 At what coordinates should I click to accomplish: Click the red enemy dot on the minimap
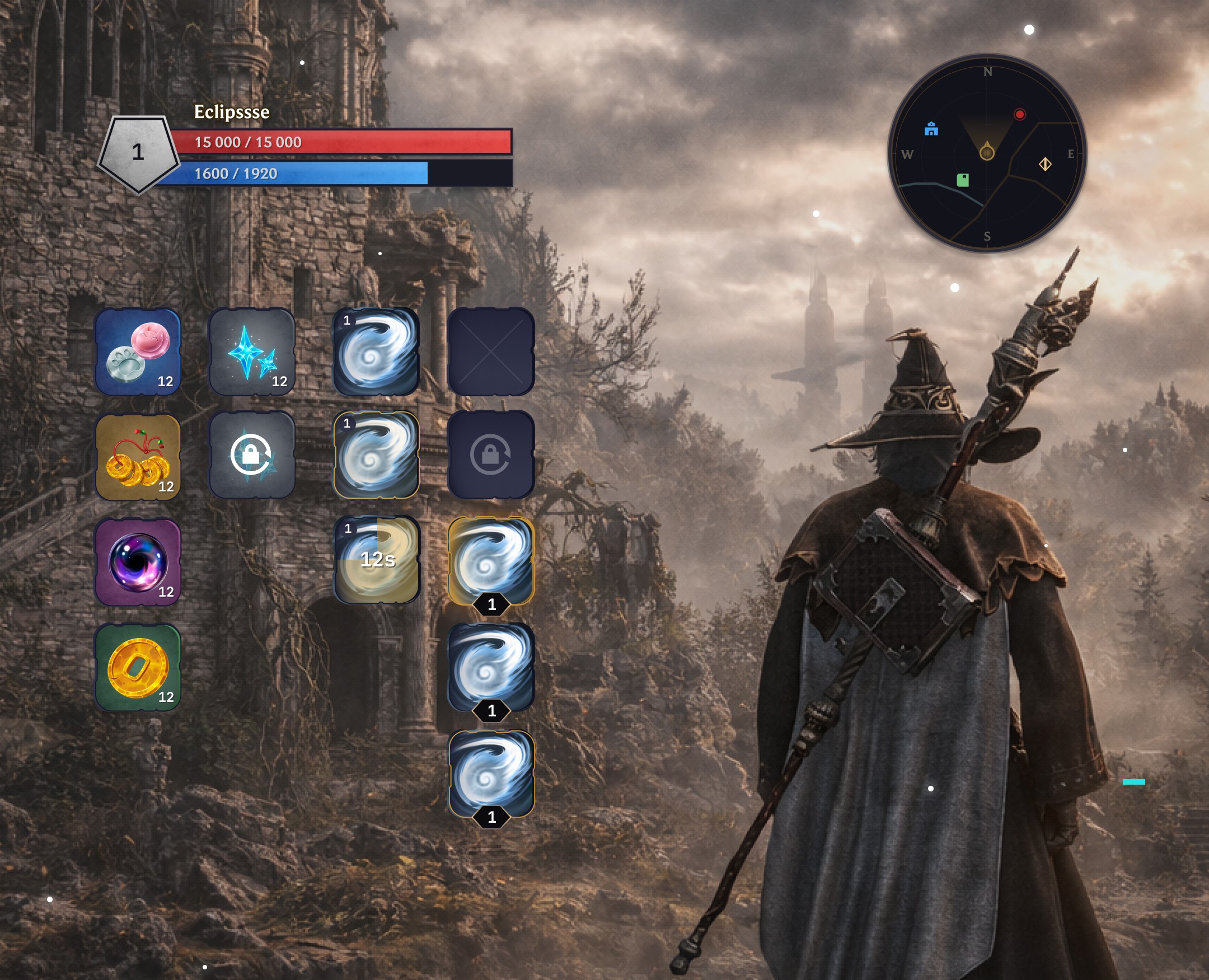(1019, 114)
